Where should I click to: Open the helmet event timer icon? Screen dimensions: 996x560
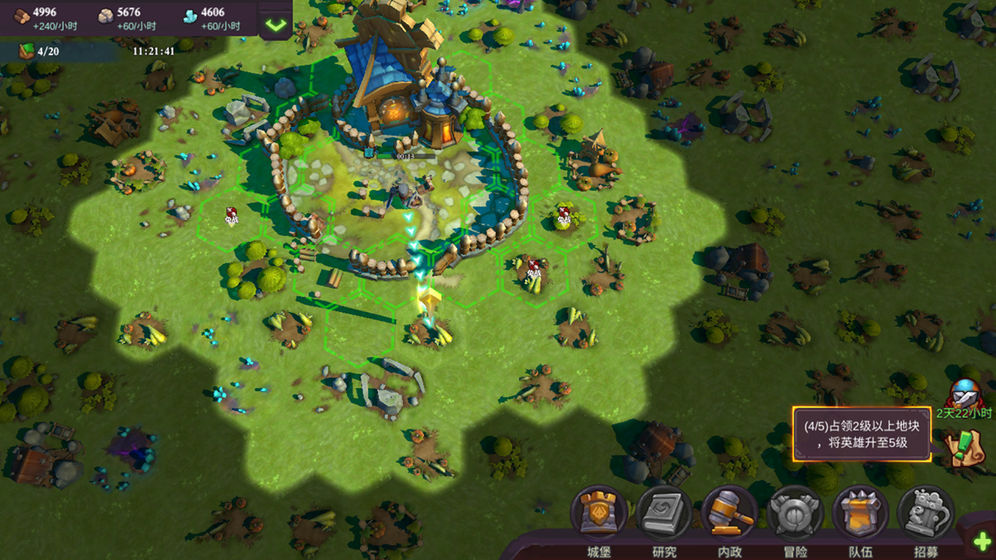coord(964,393)
